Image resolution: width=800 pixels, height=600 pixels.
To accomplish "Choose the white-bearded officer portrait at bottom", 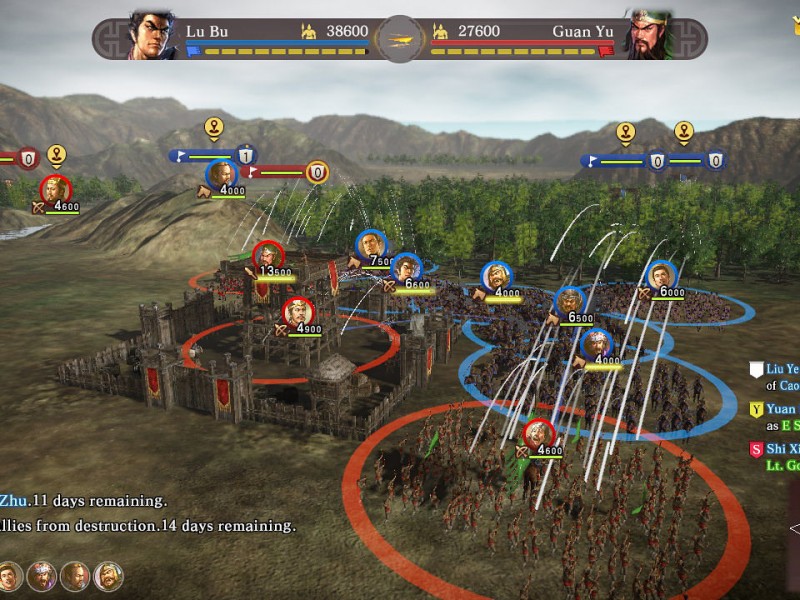I will coord(108,575).
